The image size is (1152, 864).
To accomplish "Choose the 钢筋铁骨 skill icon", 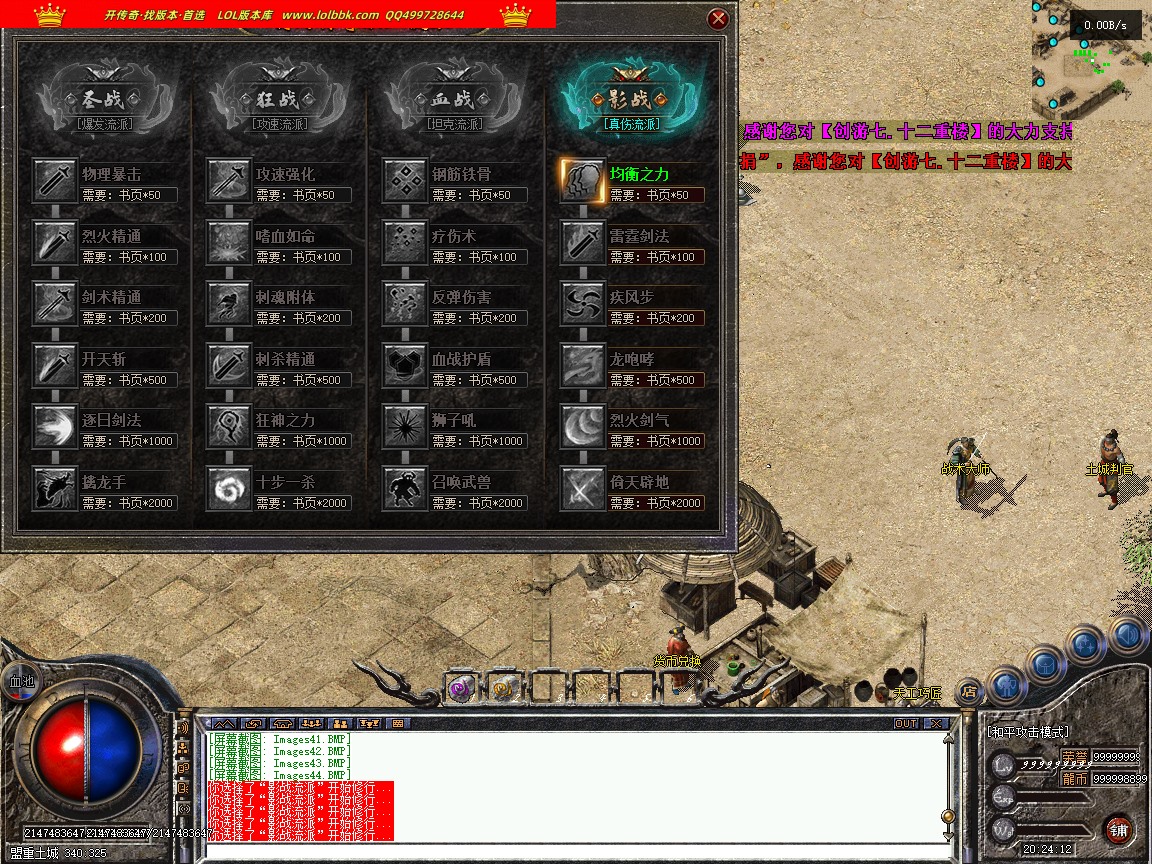I will [404, 181].
